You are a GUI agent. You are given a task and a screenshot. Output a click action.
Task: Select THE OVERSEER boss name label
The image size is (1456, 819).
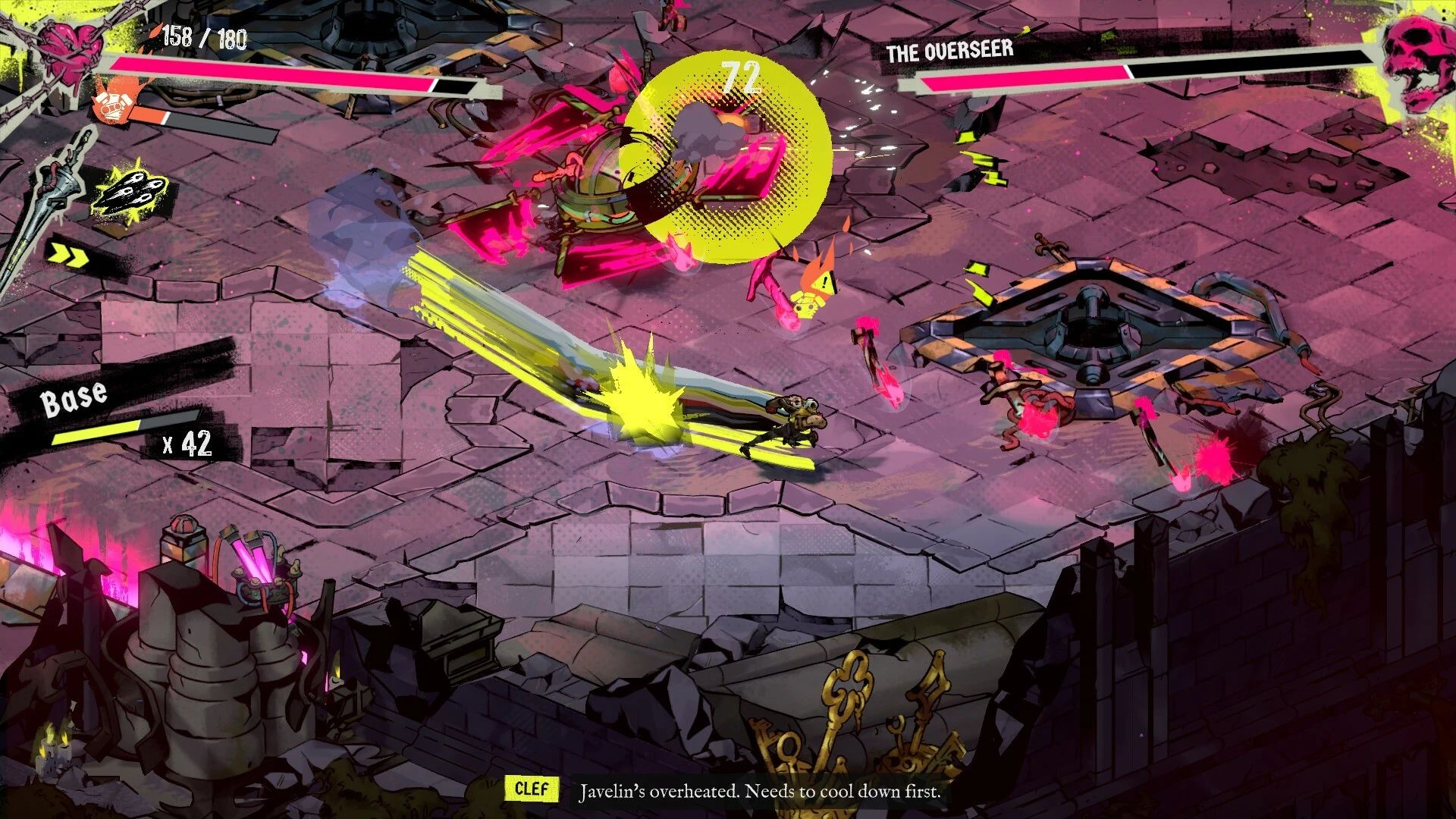click(x=948, y=52)
